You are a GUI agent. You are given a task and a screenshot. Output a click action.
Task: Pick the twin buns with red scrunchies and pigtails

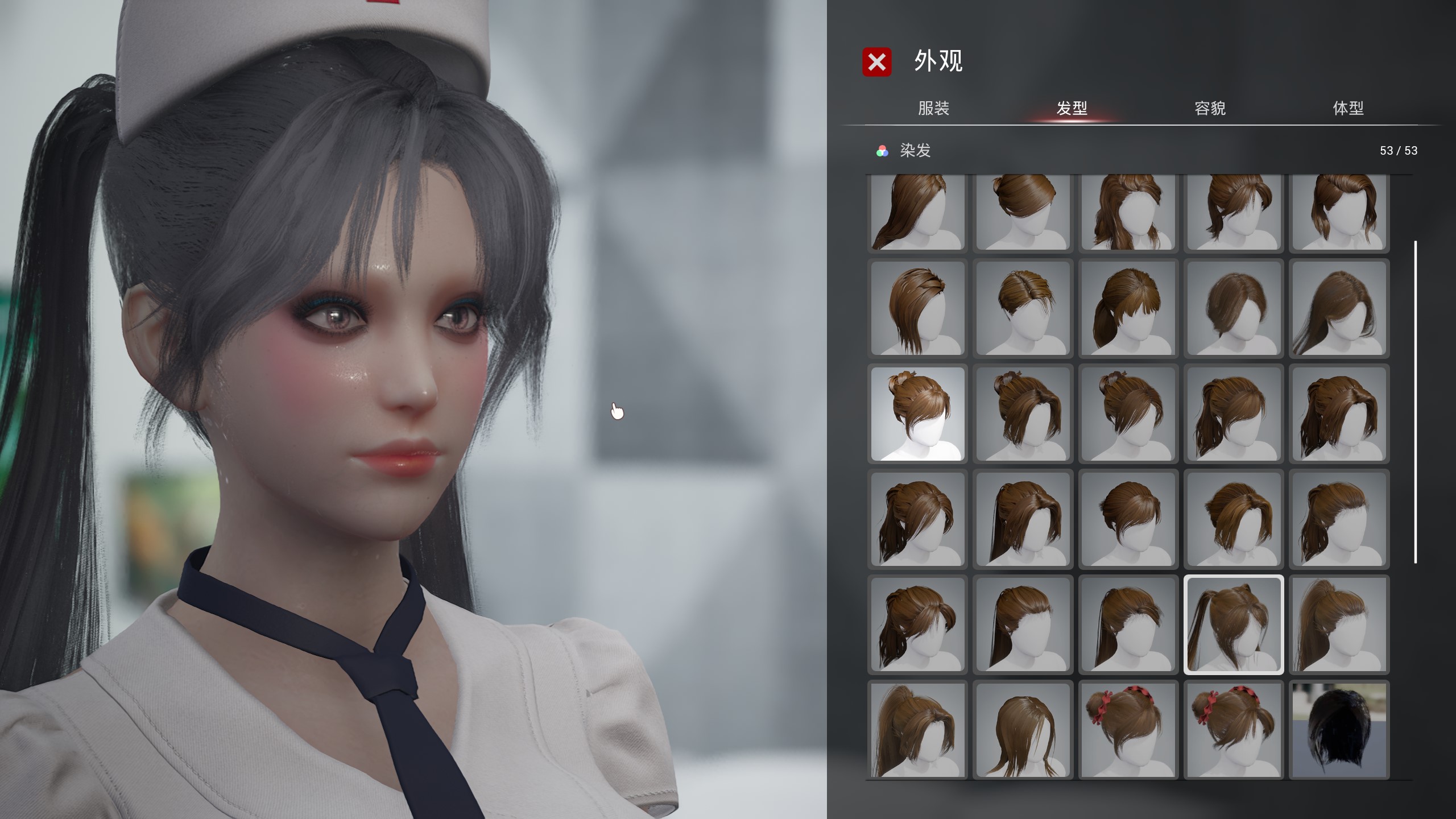tap(1233, 730)
